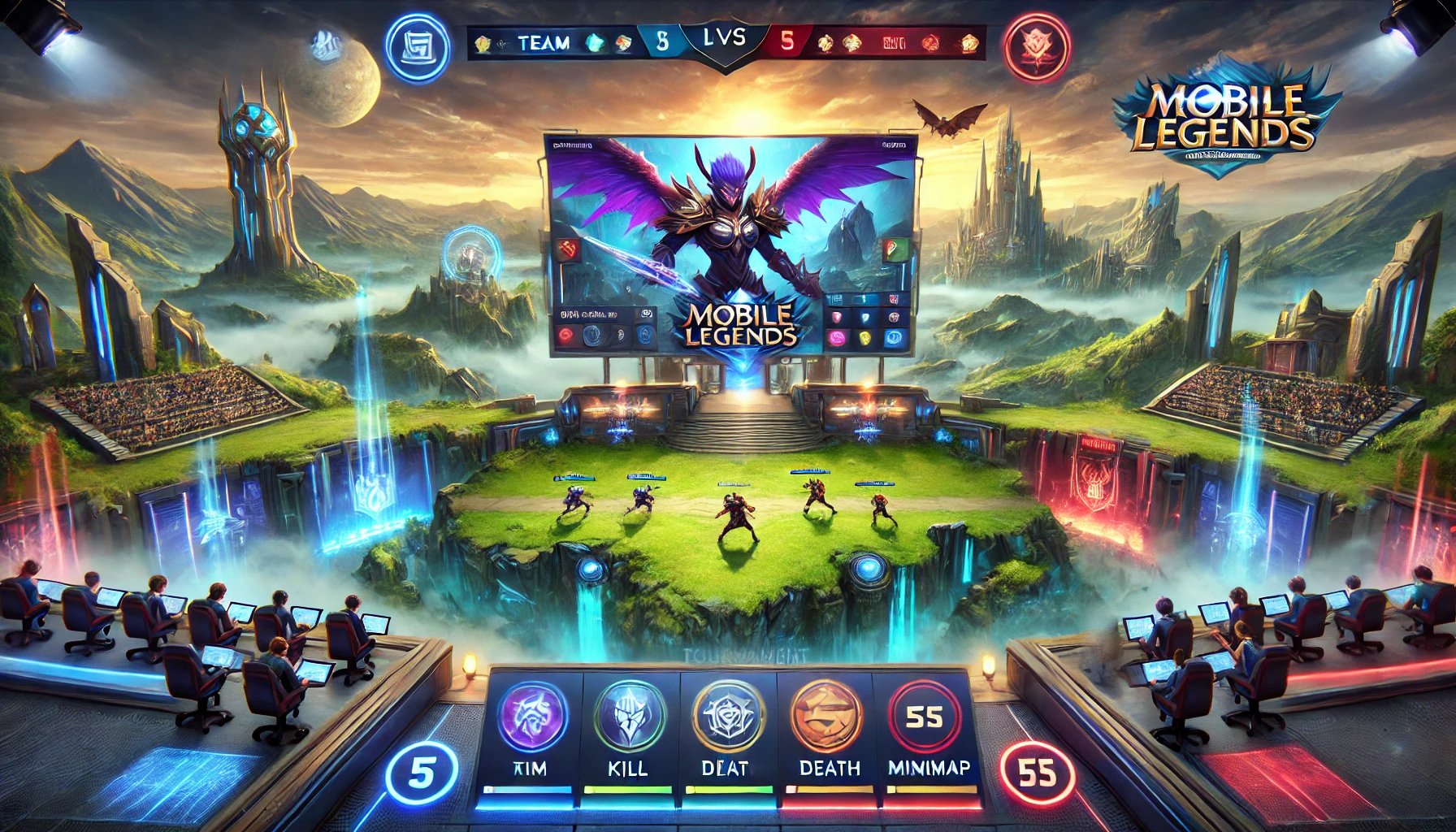This screenshot has height=832, width=1456.
Task: Click the orange DEATH icon
Action: pyautogui.click(x=826, y=717)
